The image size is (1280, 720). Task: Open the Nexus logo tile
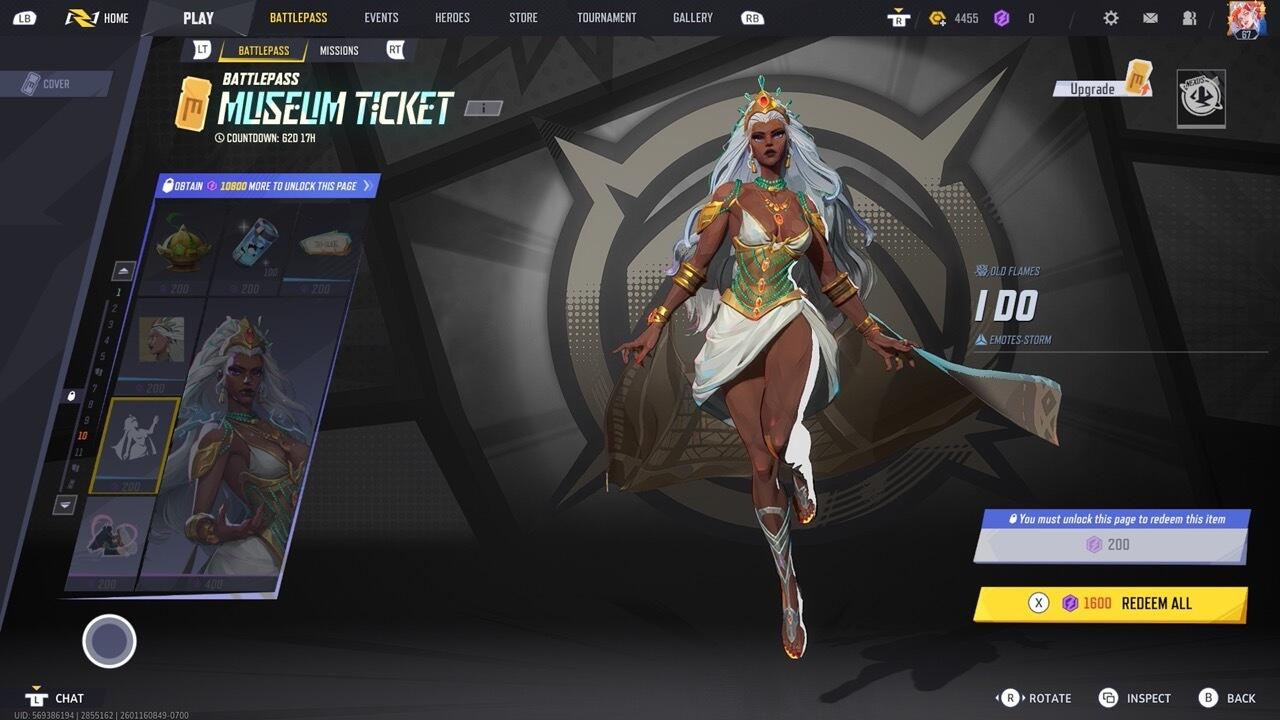click(1200, 98)
